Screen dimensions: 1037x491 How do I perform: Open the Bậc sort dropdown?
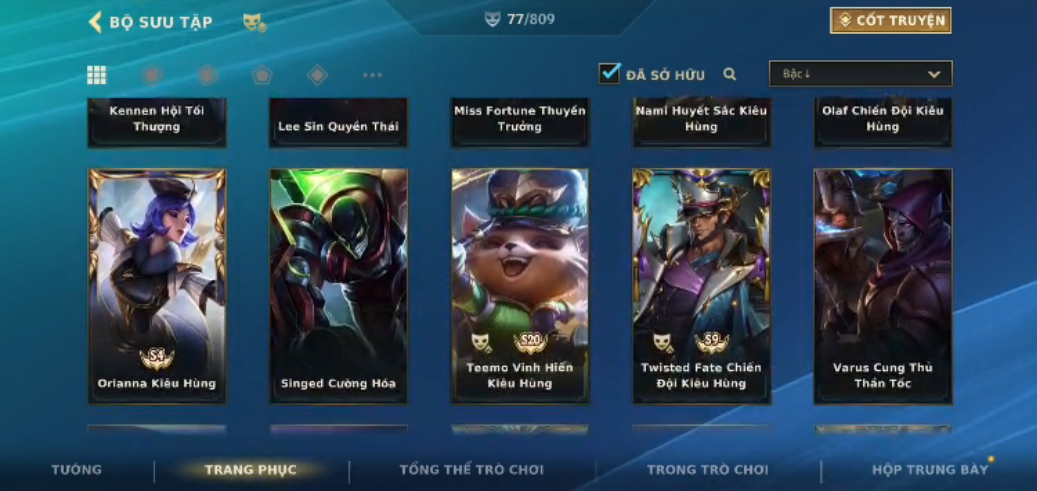[860, 74]
